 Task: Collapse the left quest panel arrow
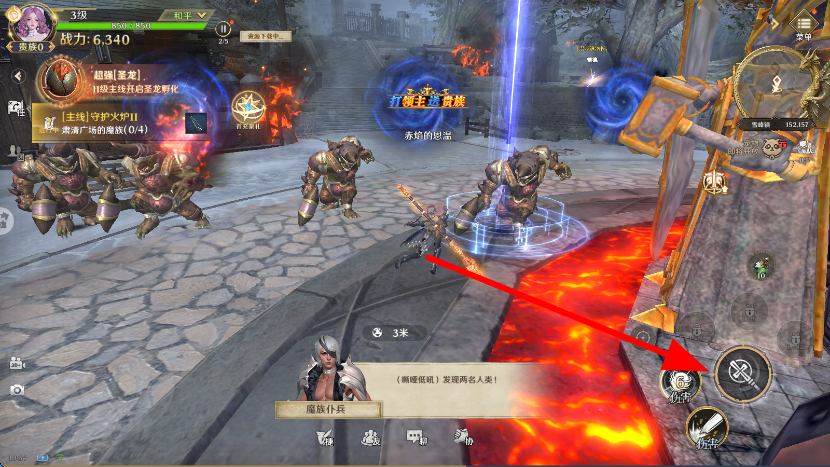pos(17,76)
